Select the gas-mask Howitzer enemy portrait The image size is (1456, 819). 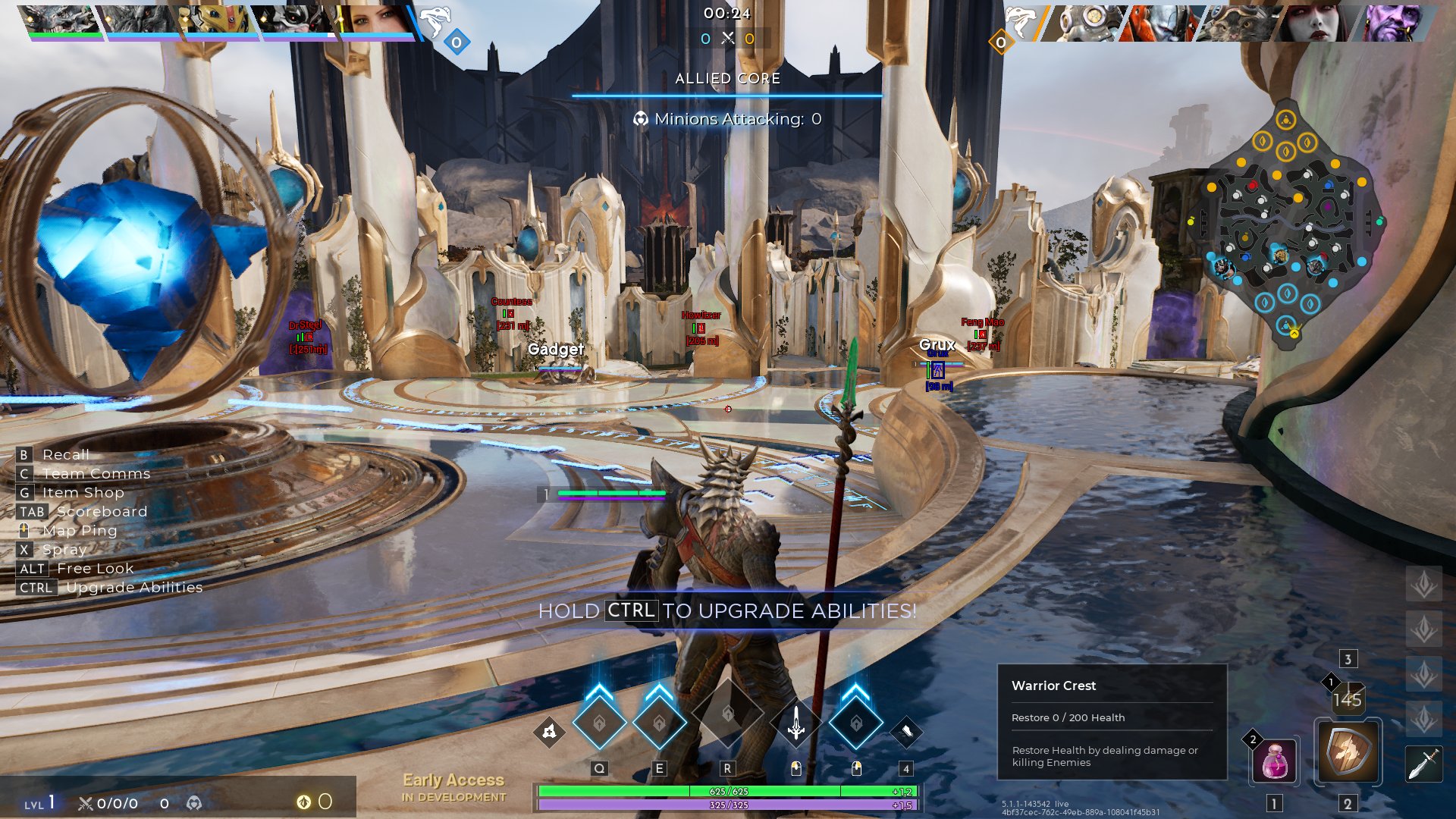[x=1084, y=23]
